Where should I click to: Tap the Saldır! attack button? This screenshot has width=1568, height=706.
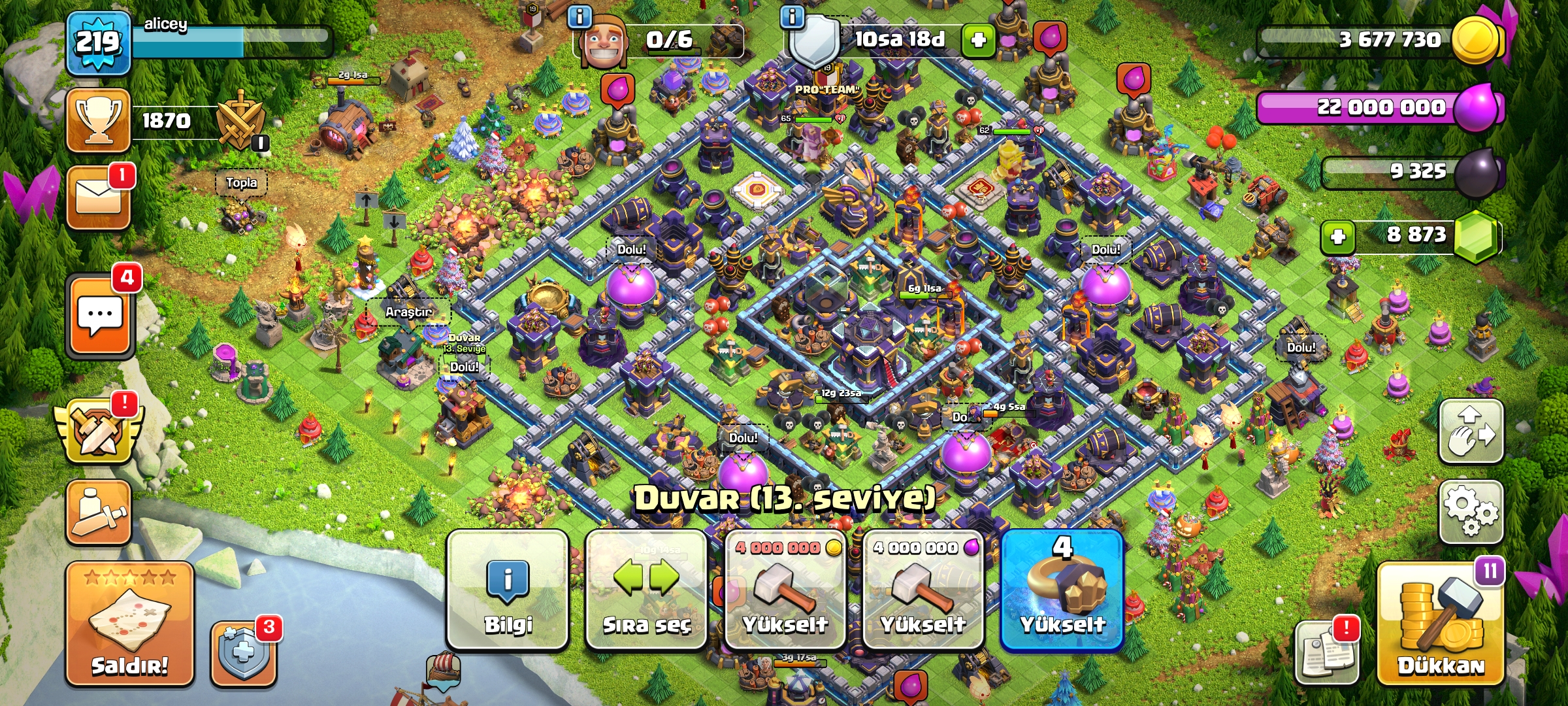129,624
